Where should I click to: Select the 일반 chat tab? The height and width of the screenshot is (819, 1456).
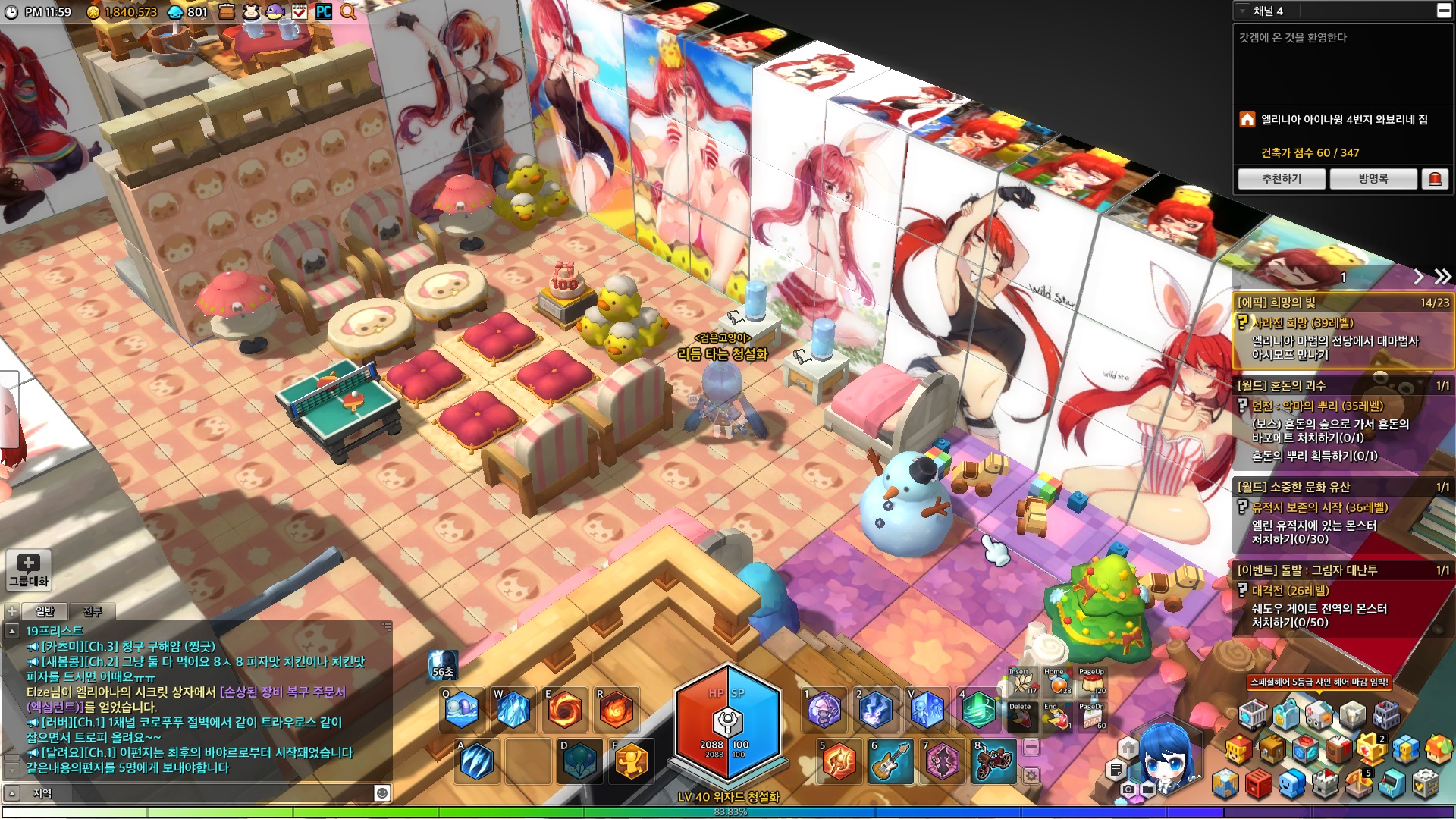click(x=45, y=611)
